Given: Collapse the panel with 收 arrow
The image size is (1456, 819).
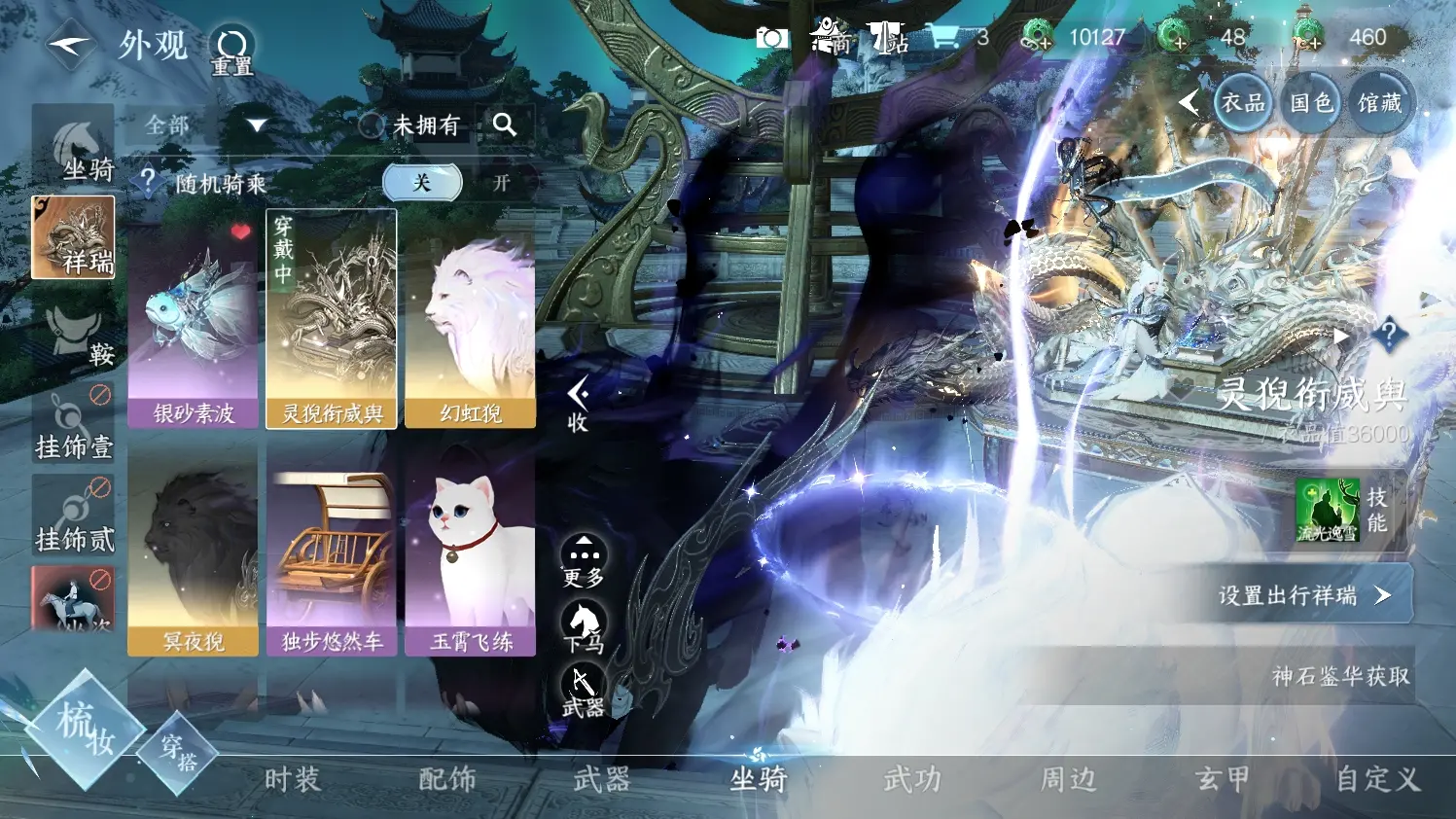Looking at the screenshot, I should [x=578, y=404].
